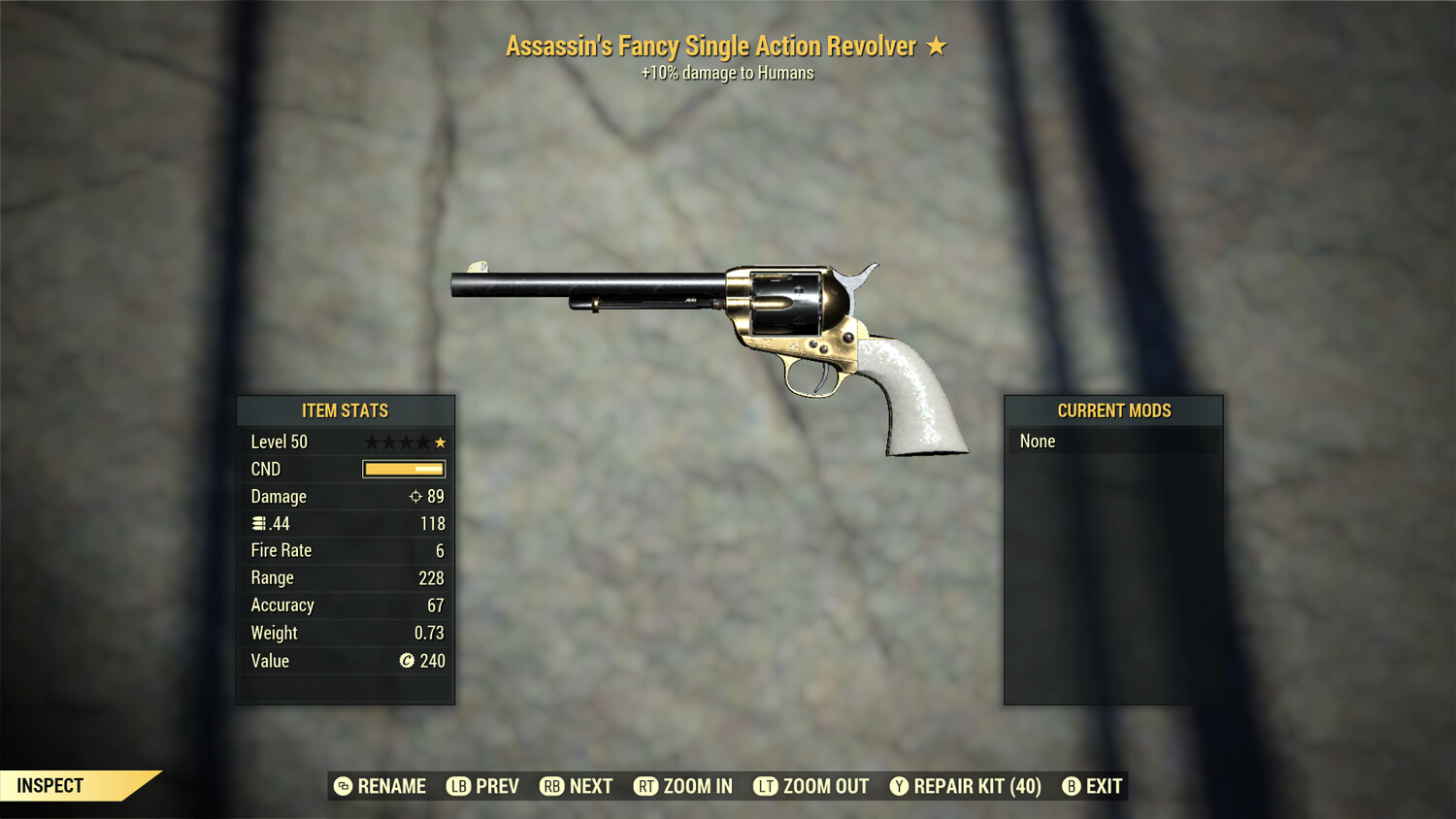The height and width of the screenshot is (819, 1456).
Task: Toggle the fifth rarity star on Level 50 row
Action: (442, 442)
